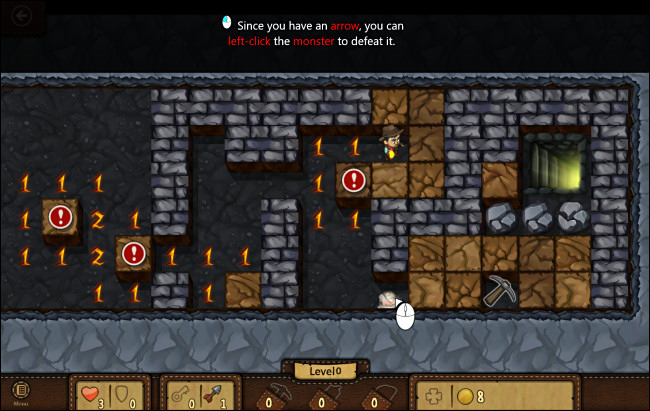The image size is (650, 411).
Task: Open the Menu button in the bottom corner
Action: (x=20, y=392)
